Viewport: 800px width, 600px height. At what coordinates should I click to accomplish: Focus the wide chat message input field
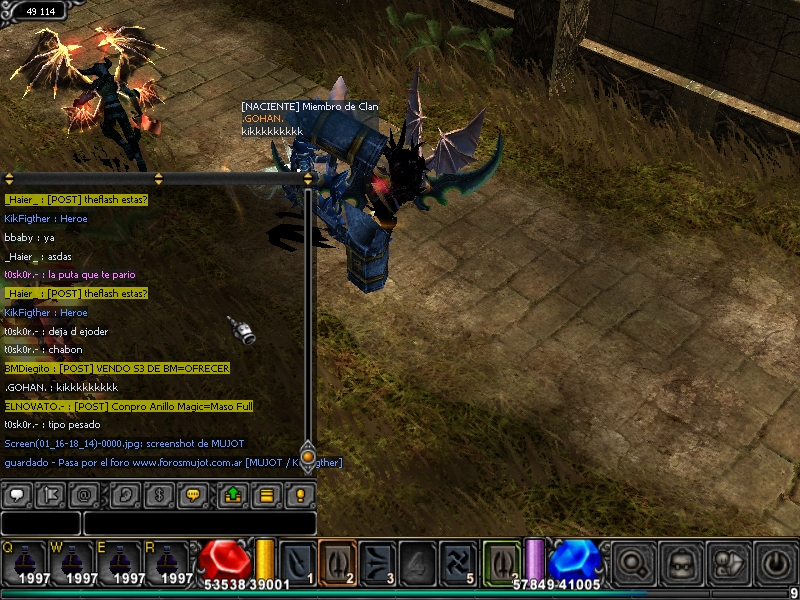pos(200,523)
